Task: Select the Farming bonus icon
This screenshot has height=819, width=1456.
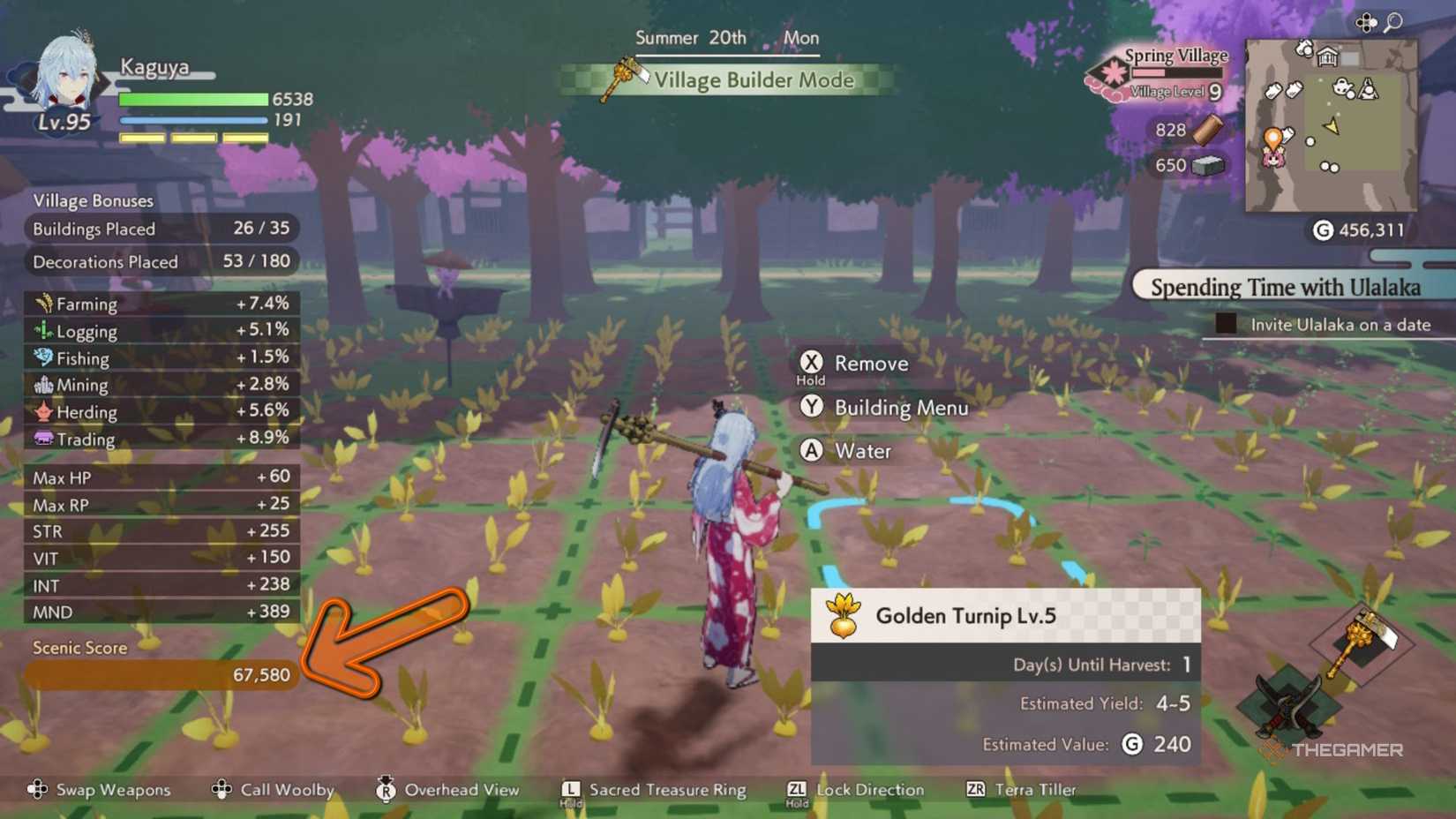Action: [x=46, y=304]
